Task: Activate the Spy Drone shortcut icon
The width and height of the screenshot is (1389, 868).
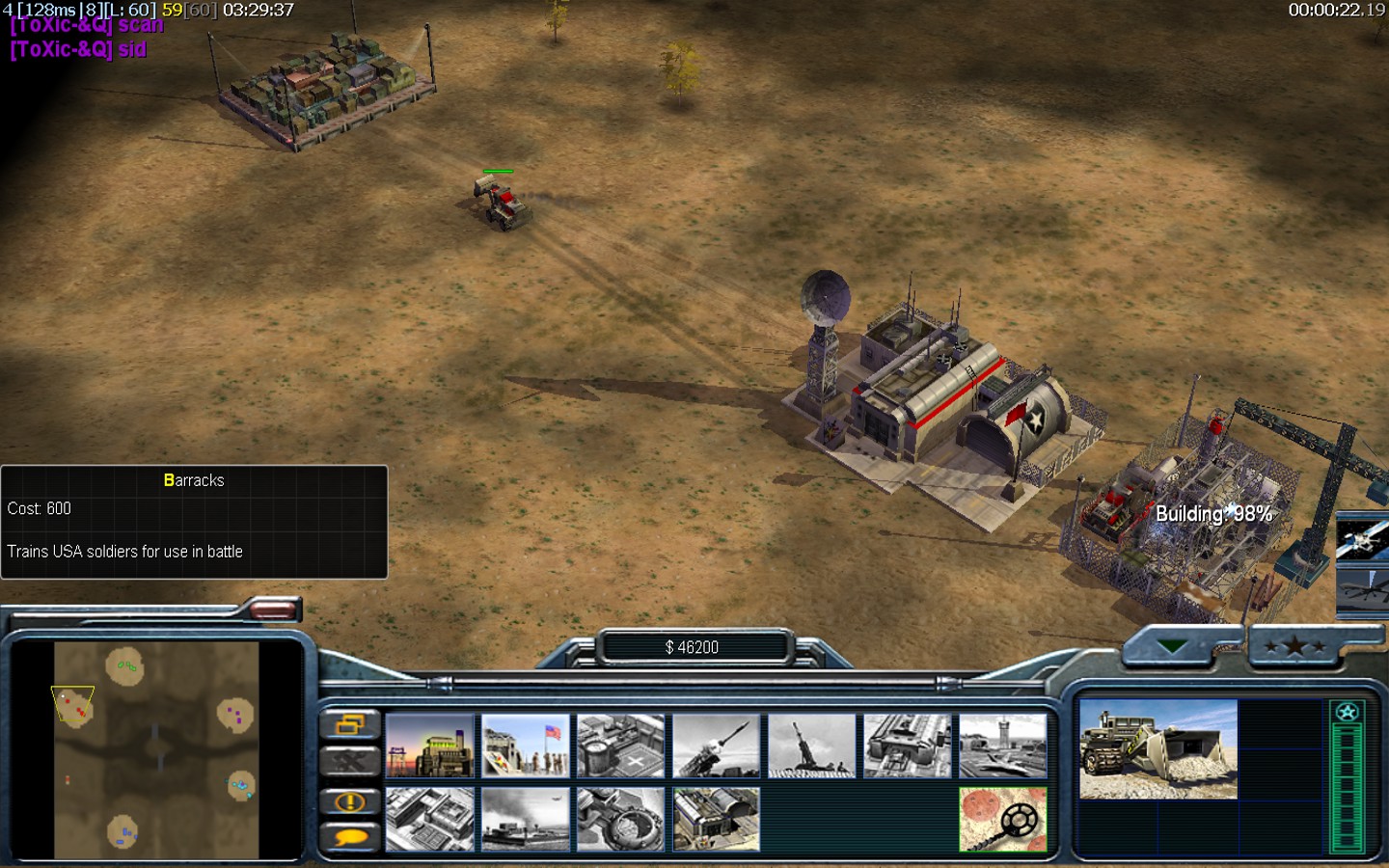Action: [x=1364, y=588]
